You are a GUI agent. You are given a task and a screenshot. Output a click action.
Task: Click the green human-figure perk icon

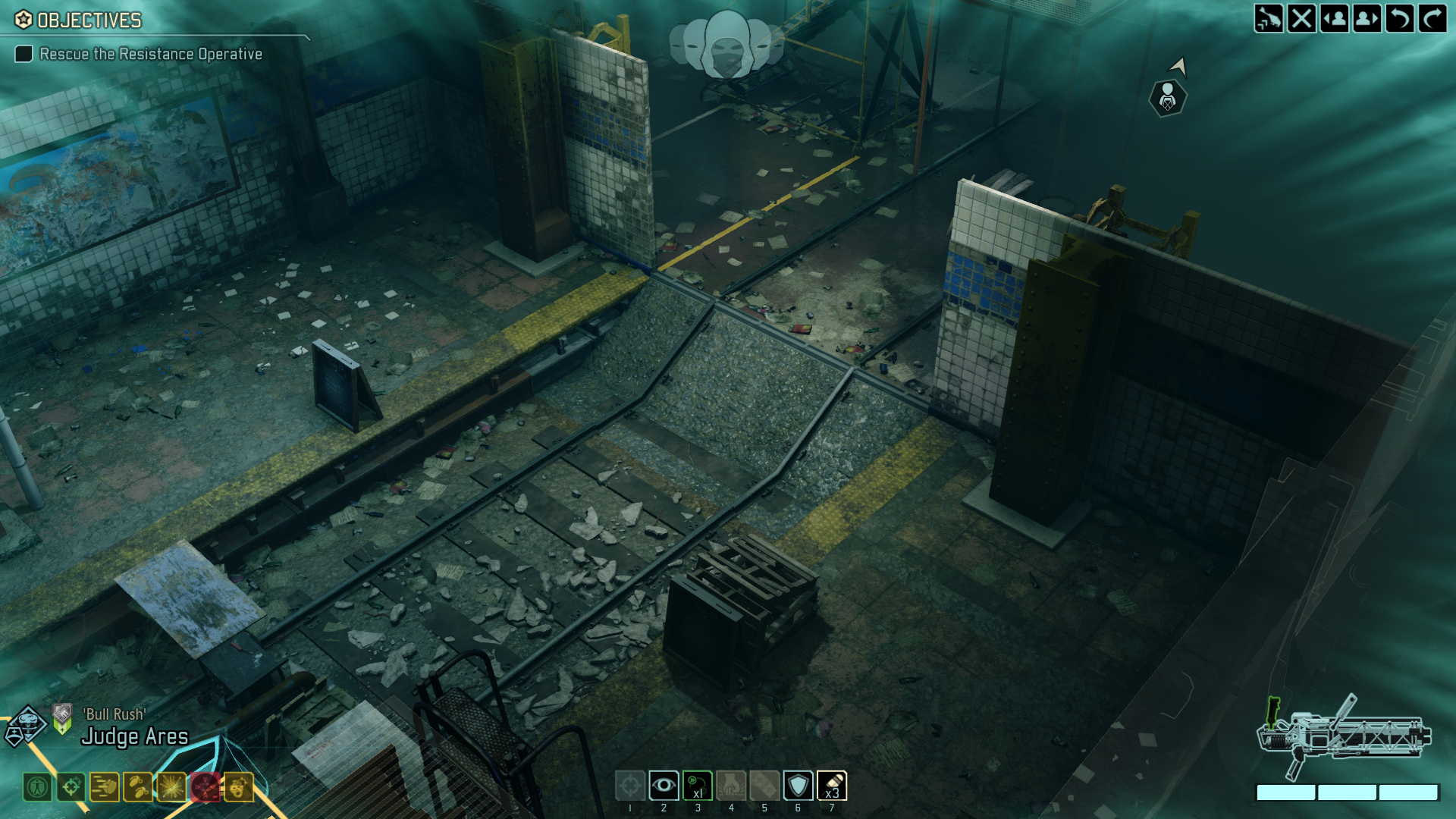37,787
